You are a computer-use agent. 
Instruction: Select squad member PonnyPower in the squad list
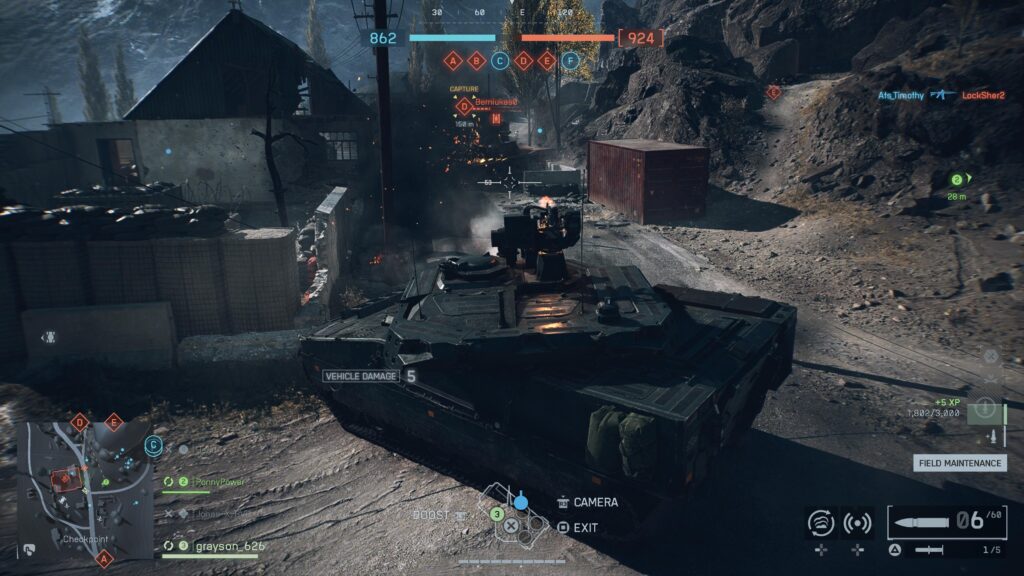pyautogui.click(x=219, y=482)
